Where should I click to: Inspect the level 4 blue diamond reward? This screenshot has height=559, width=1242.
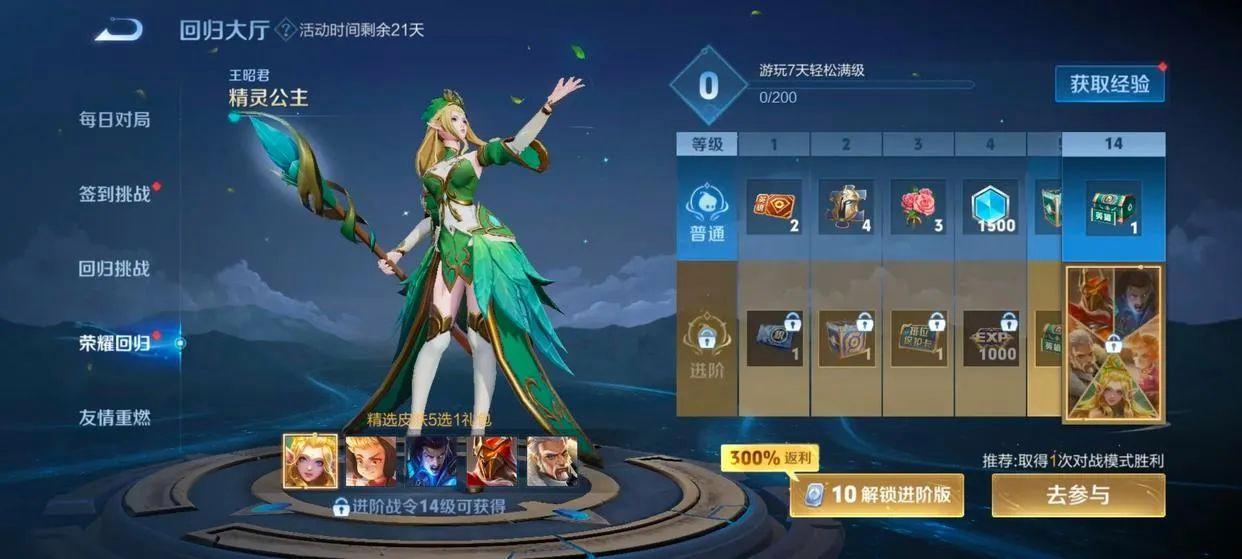[990, 208]
